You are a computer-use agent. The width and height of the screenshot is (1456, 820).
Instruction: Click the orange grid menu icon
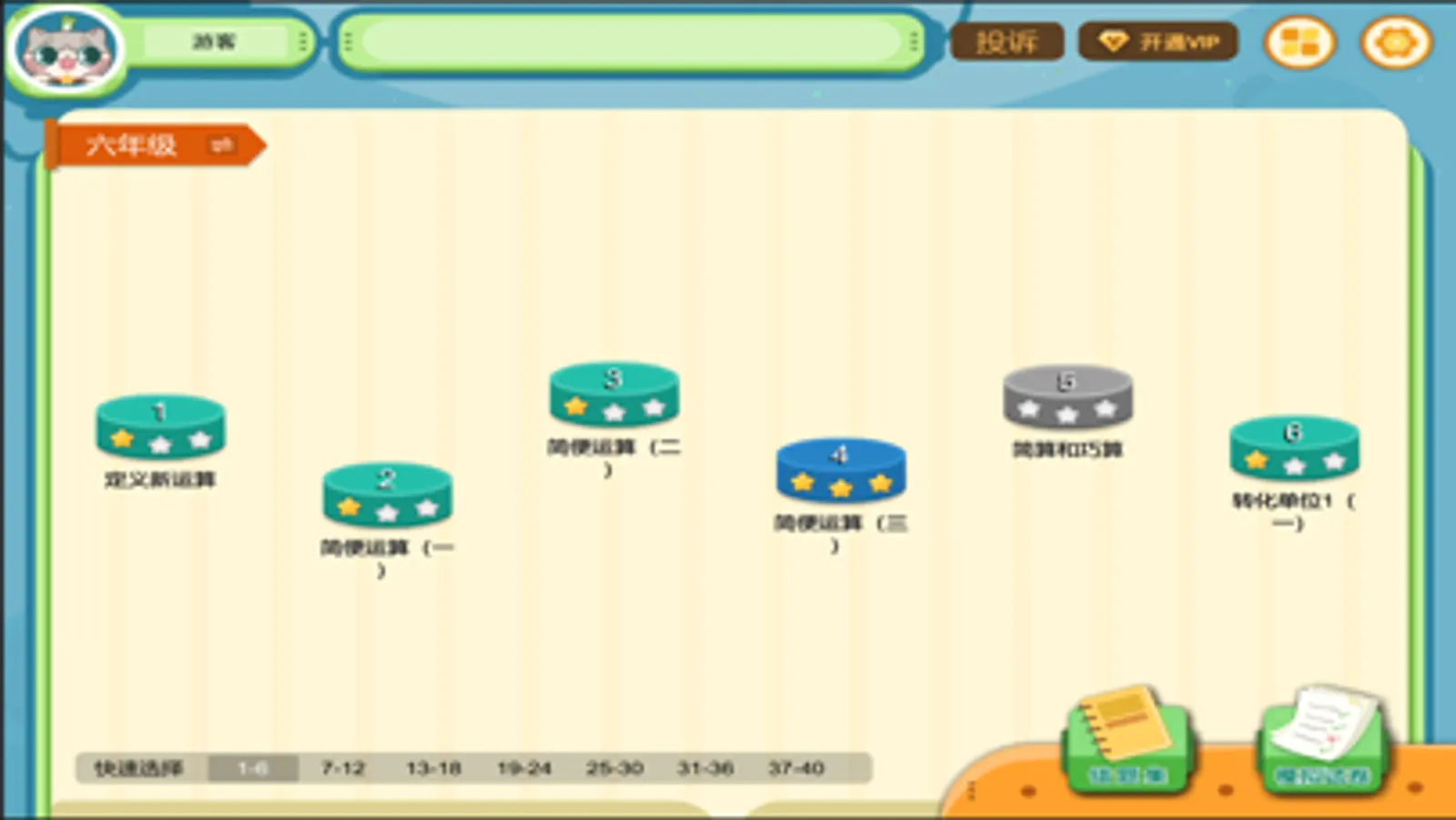pos(1301,42)
